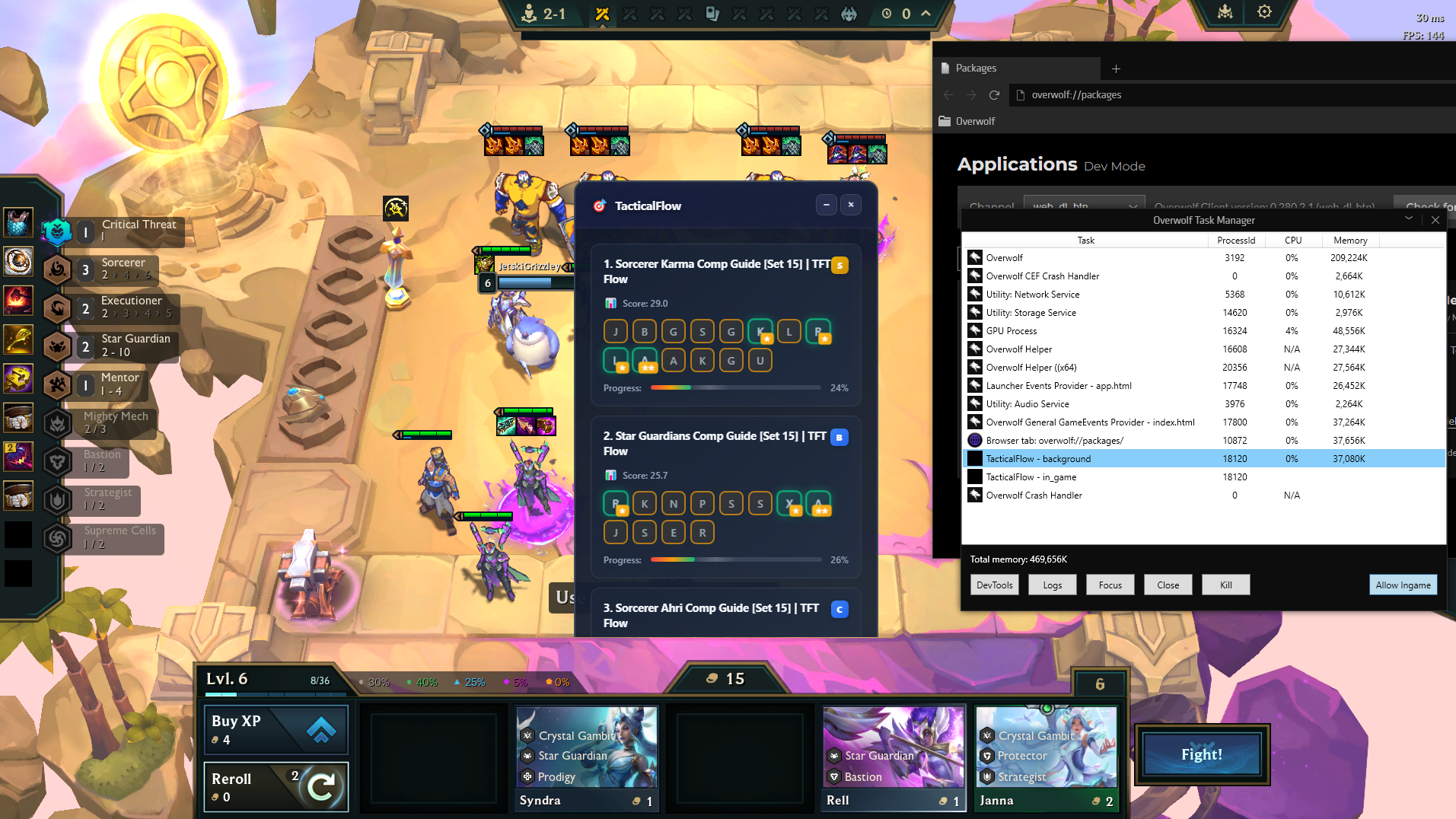1456x819 pixels.
Task: Select the Sorcerer trait icon
Action: (57, 270)
